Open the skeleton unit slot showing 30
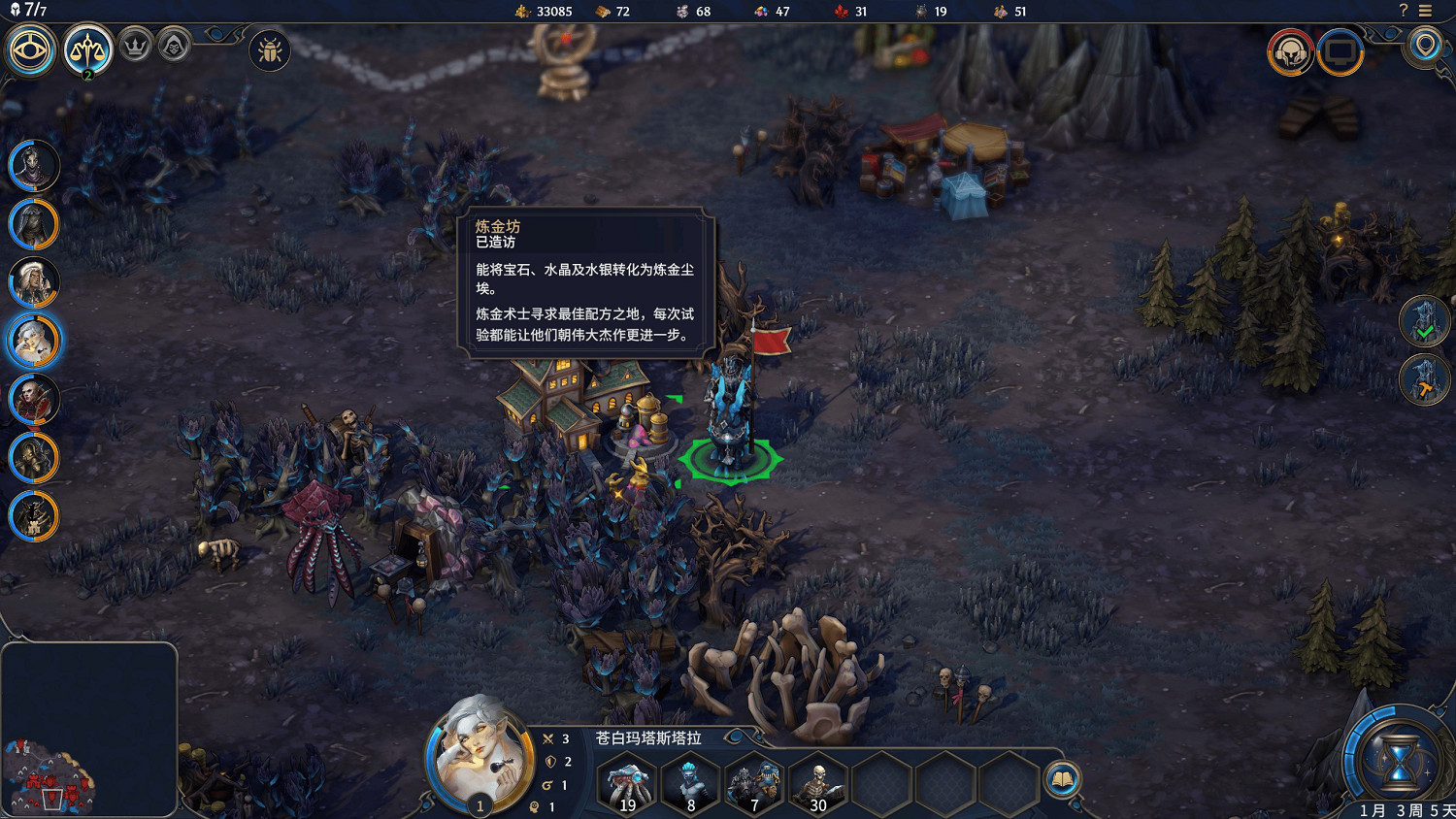1456x819 pixels. click(816, 783)
